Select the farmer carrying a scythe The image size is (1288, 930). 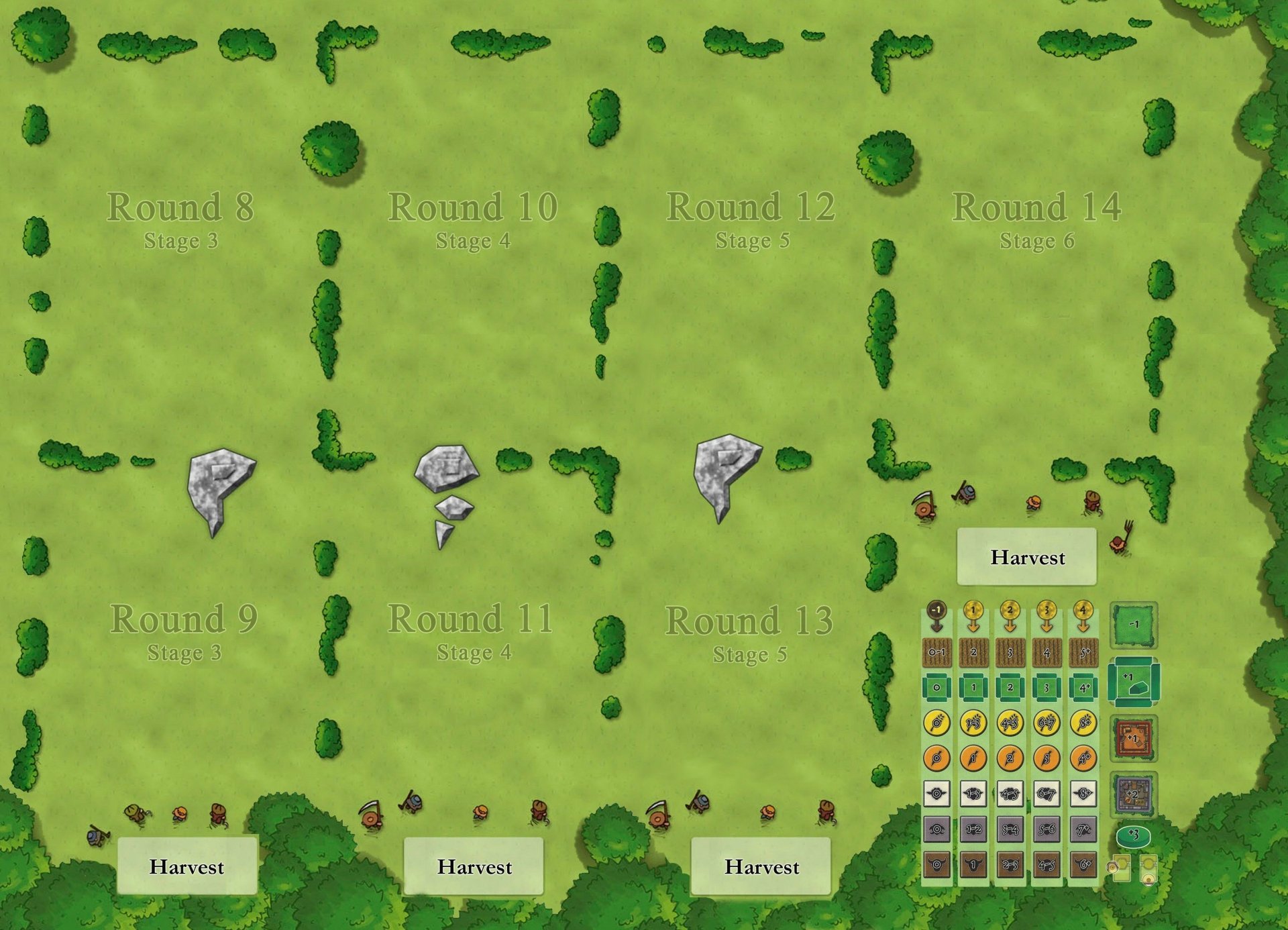pyautogui.click(x=923, y=509)
